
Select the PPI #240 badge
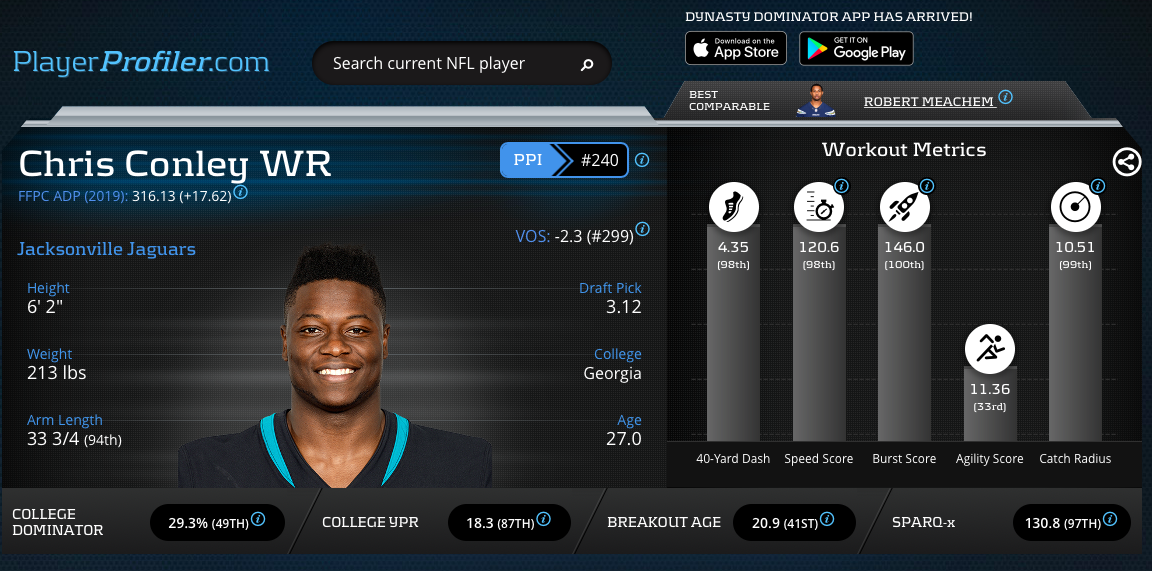click(x=564, y=159)
